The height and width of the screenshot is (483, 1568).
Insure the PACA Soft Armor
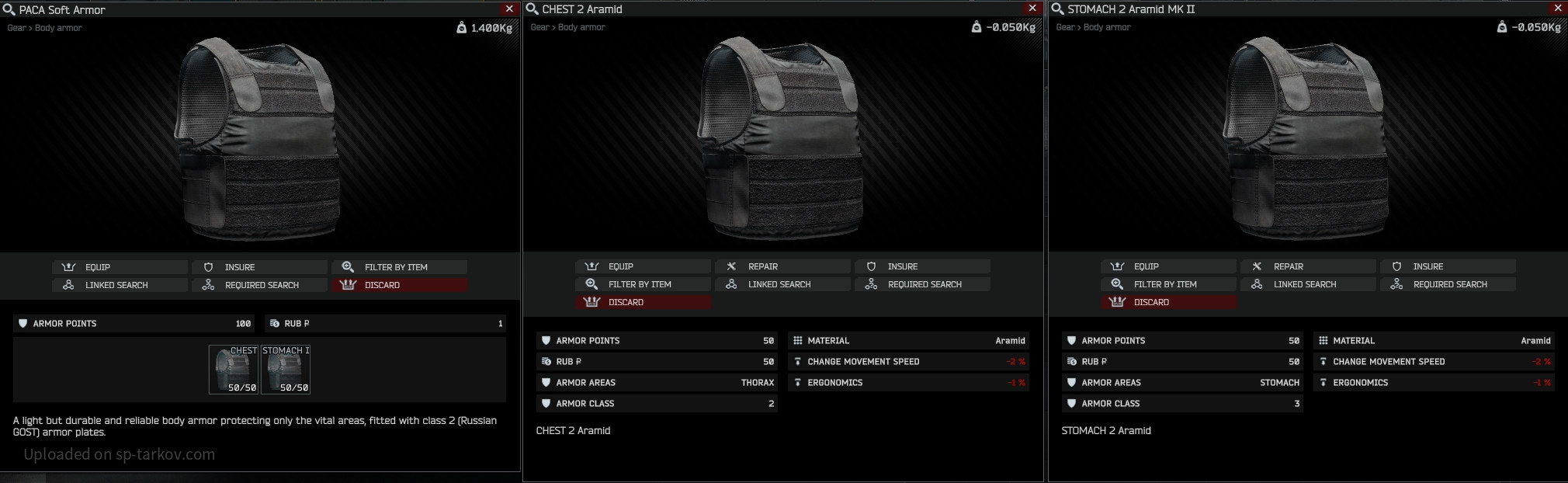click(x=259, y=267)
